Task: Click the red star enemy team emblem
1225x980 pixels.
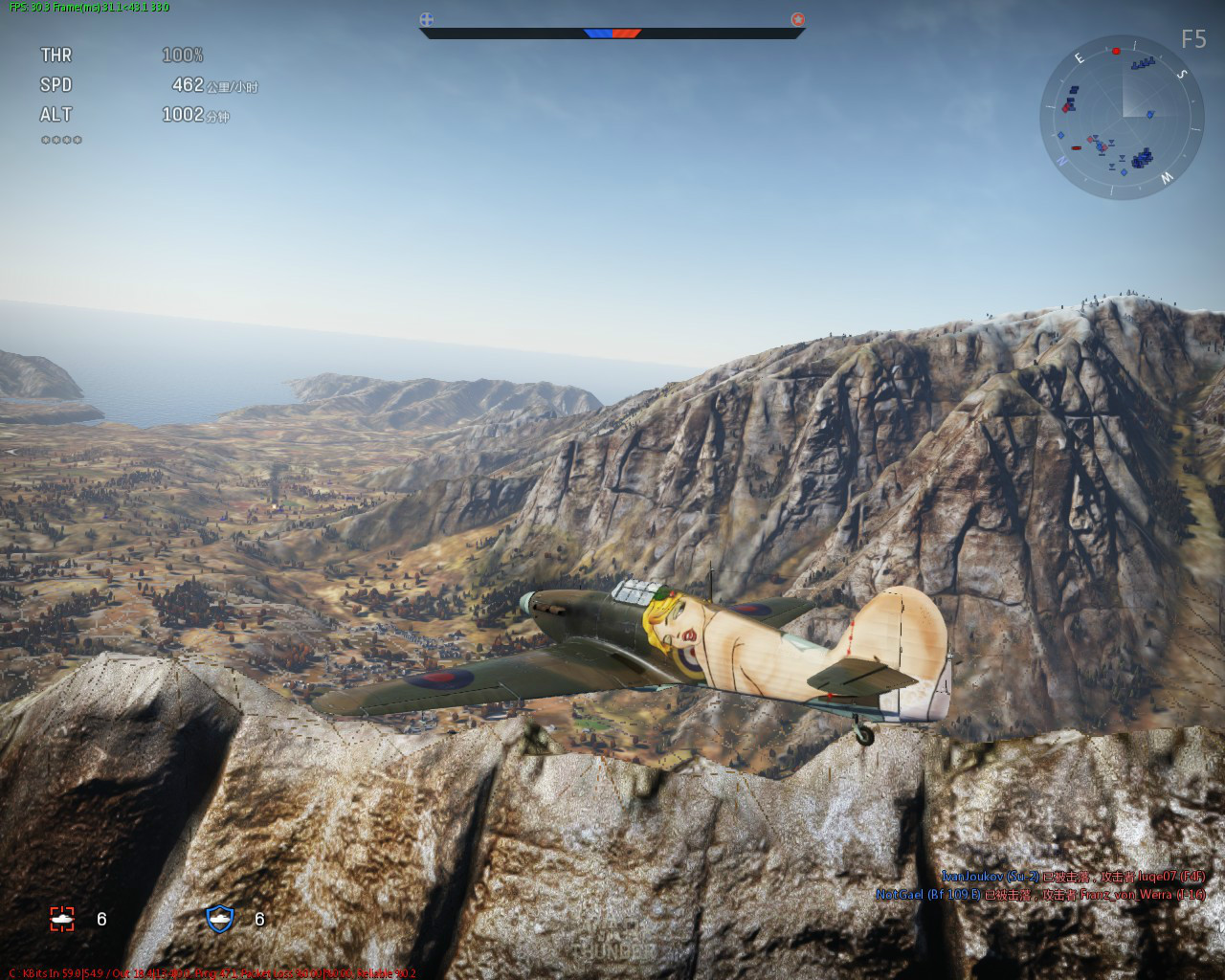Action: [x=797, y=18]
